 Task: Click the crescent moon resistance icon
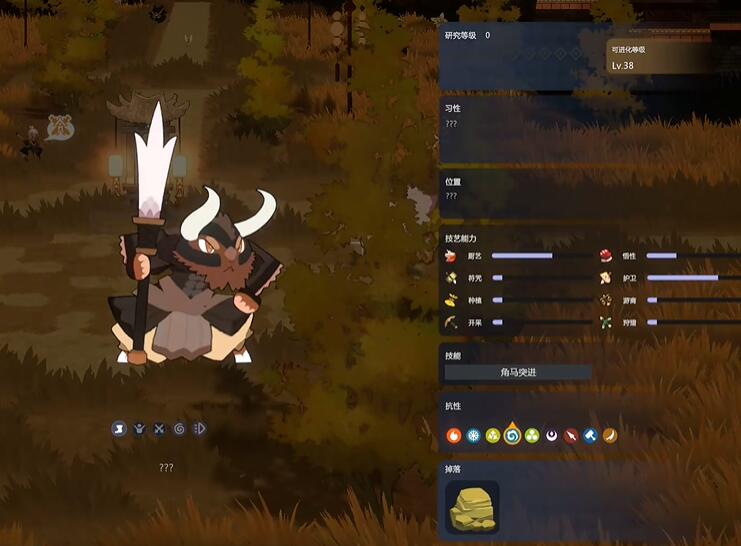[551, 436]
